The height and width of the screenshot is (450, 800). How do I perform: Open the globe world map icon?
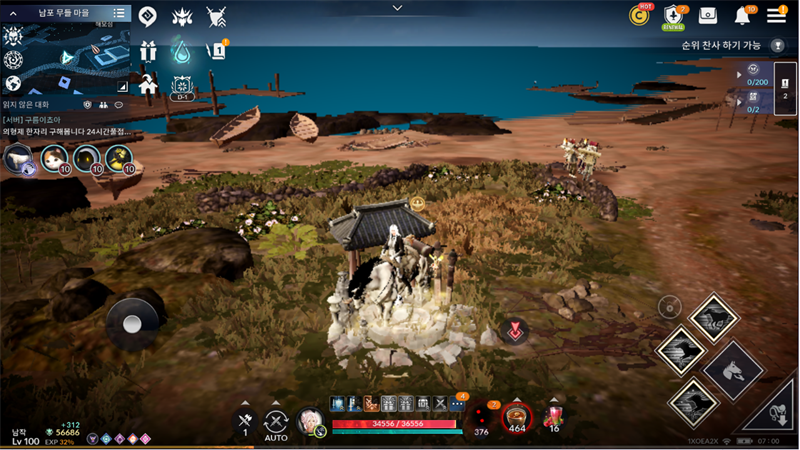pos(13,84)
